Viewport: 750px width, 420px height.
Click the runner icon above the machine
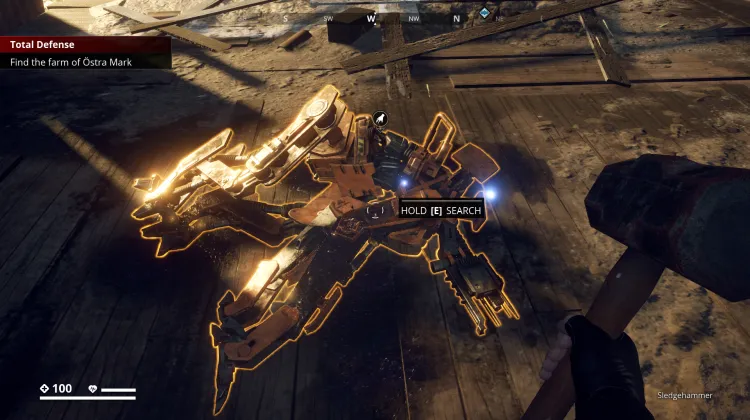[381, 120]
